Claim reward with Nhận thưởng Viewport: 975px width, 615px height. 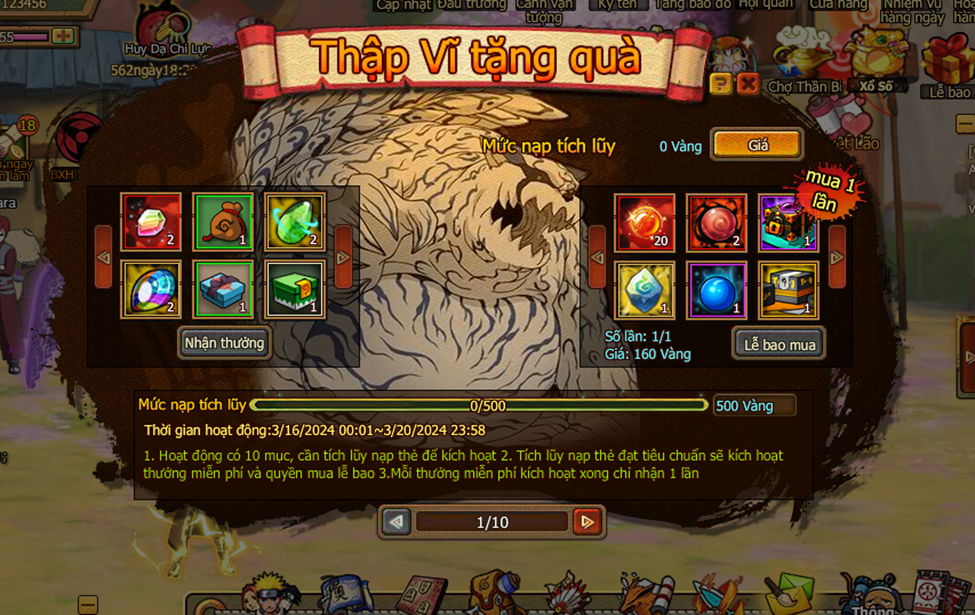coord(224,343)
